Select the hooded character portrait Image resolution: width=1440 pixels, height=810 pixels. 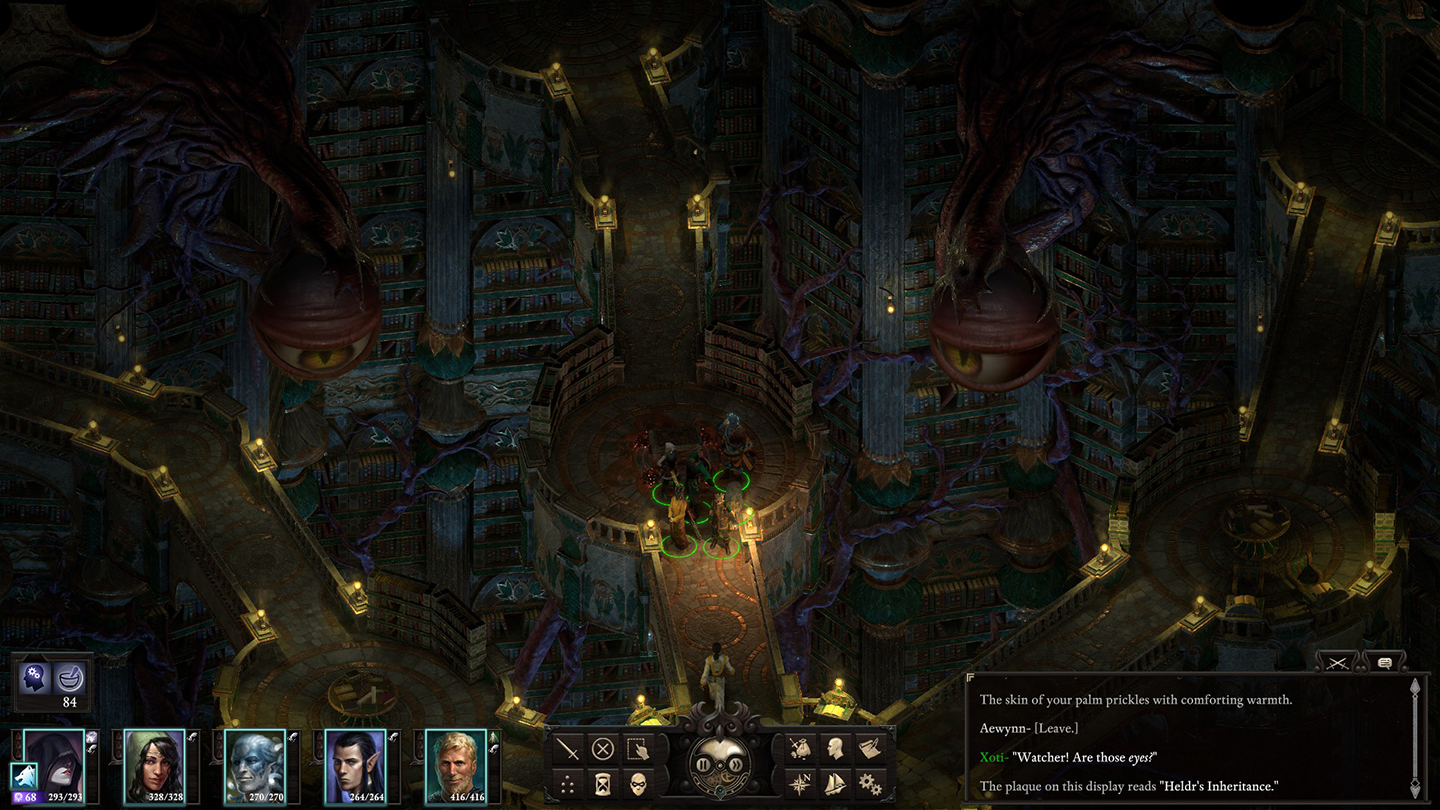[54, 767]
